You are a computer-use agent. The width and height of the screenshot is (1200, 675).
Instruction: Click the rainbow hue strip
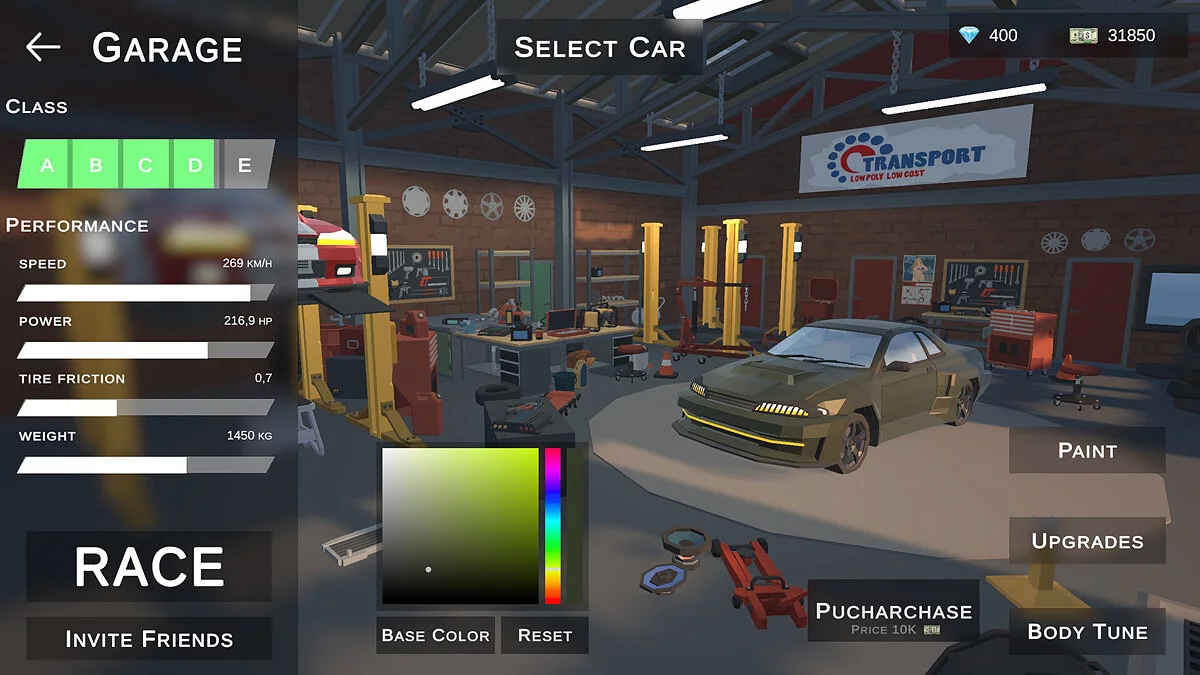click(553, 525)
